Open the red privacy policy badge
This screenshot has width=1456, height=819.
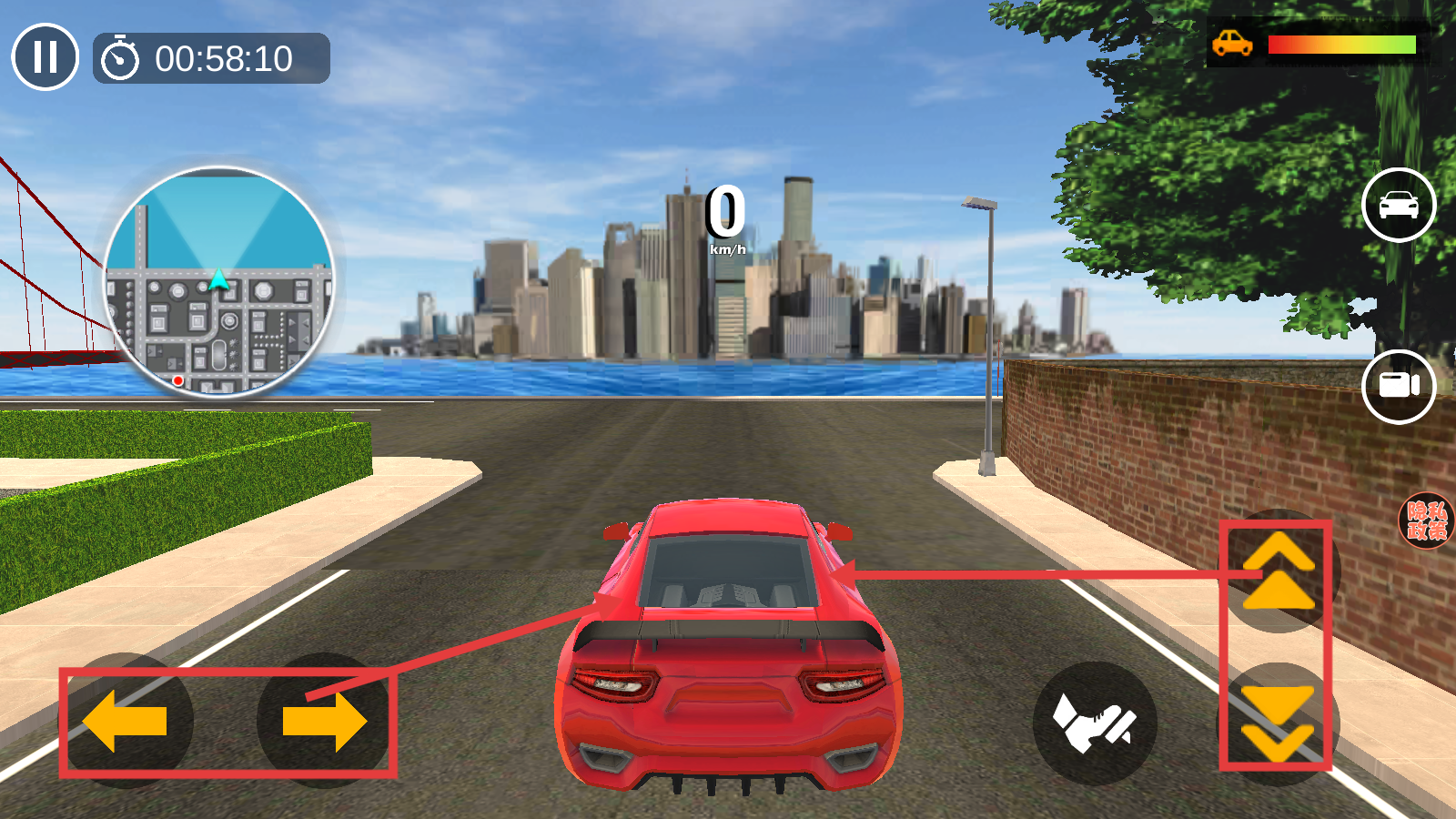pyautogui.click(x=1426, y=521)
